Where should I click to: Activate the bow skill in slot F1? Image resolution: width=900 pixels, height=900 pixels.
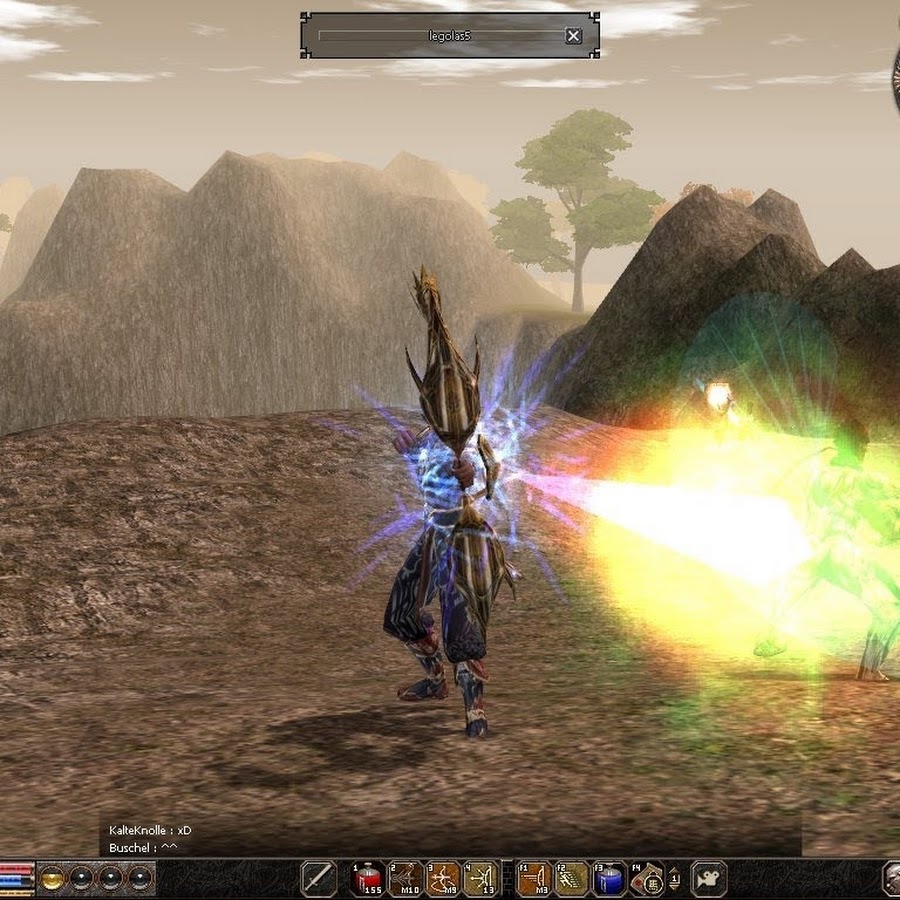[x=534, y=878]
